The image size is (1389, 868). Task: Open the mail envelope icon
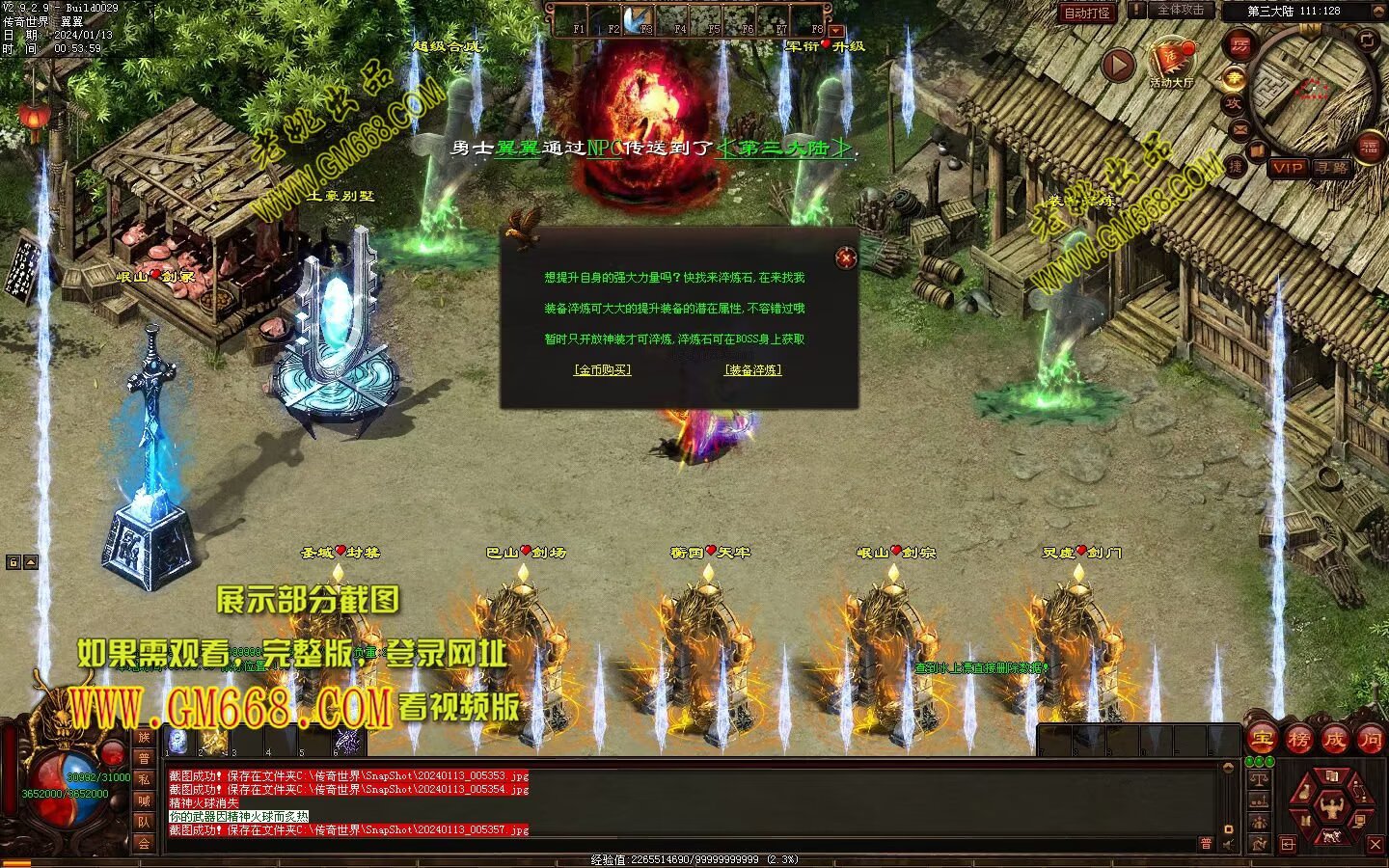(1239, 128)
